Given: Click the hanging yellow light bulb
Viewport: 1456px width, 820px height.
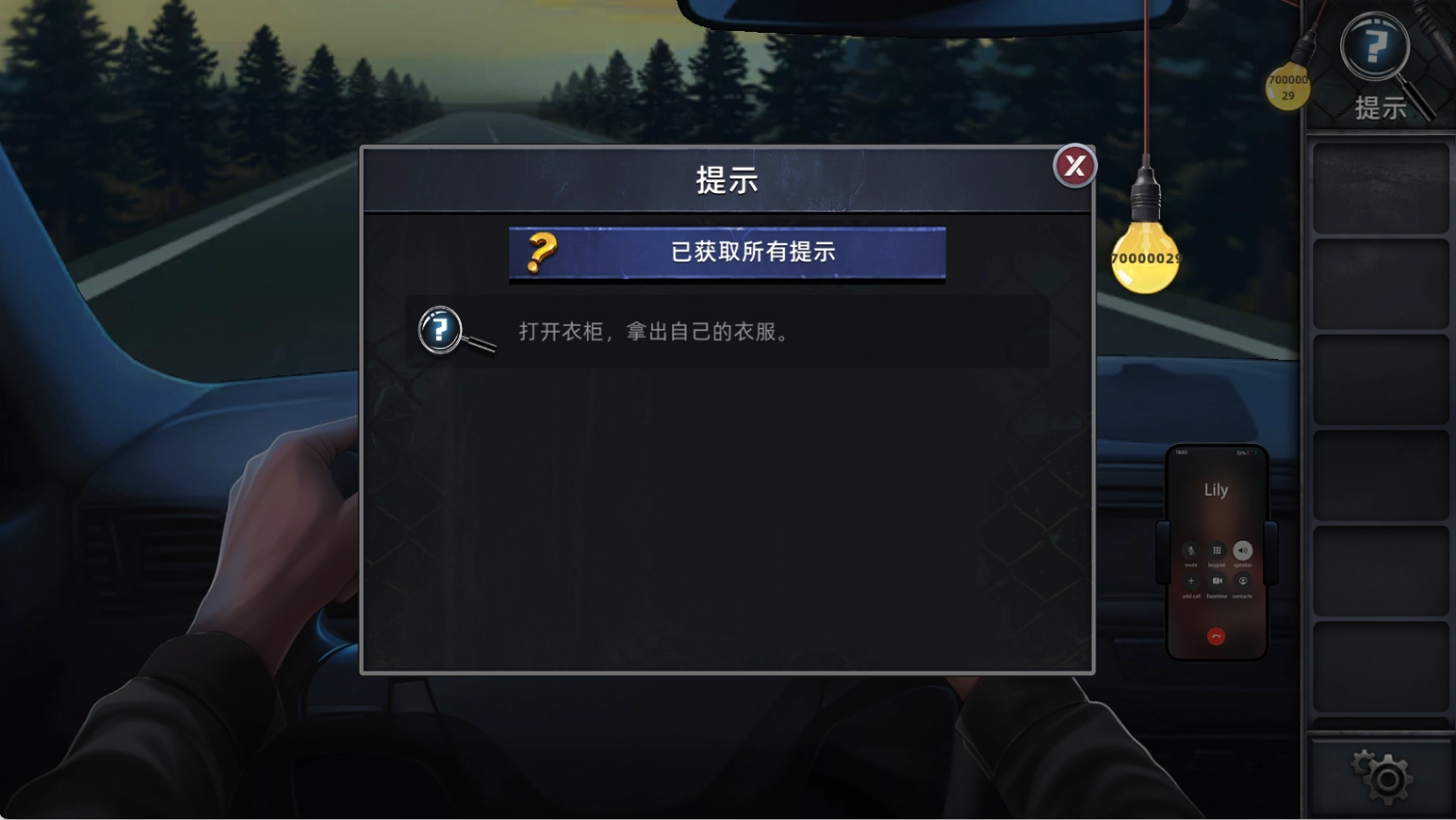Looking at the screenshot, I should click(x=1146, y=256).
